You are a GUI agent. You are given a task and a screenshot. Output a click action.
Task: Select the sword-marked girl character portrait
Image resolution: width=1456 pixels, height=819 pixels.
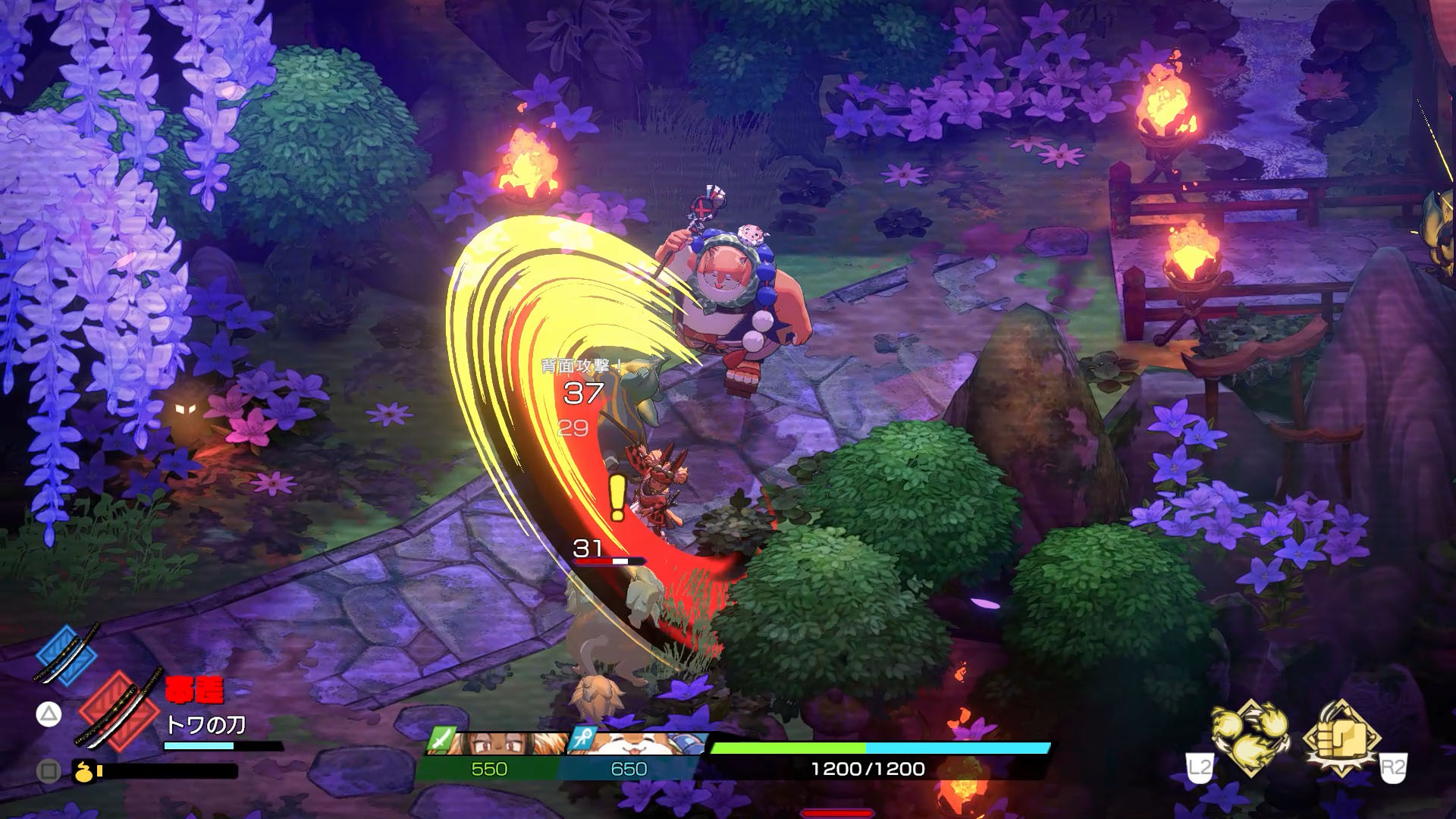click(x=491, y=743)
